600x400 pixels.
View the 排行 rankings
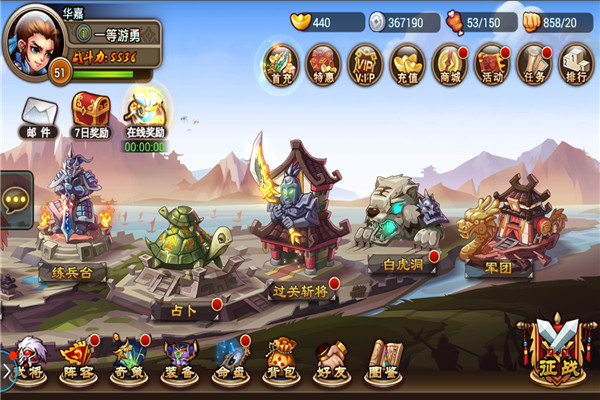pos(575,65)
